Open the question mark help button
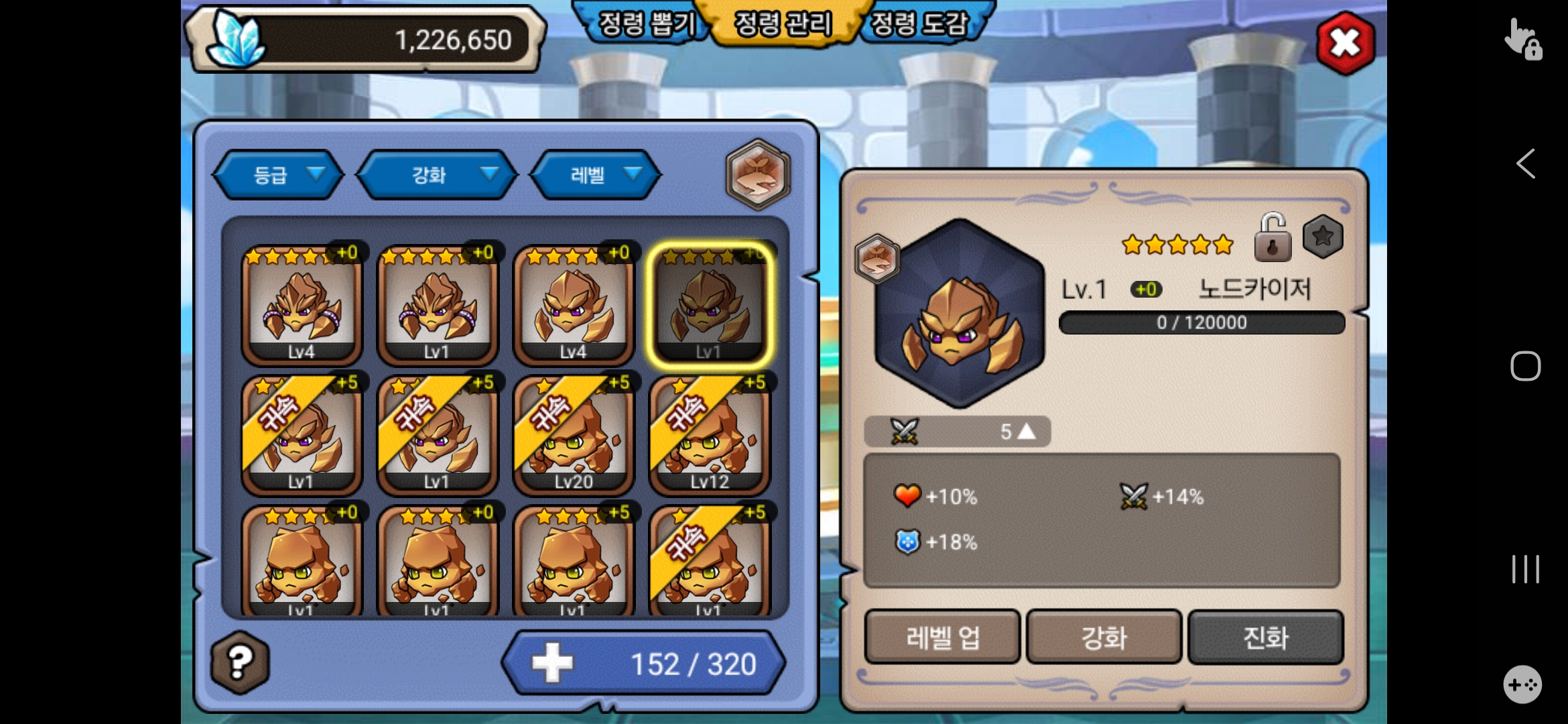Screen dimensions: 1568x724 [x=240, y=662]
